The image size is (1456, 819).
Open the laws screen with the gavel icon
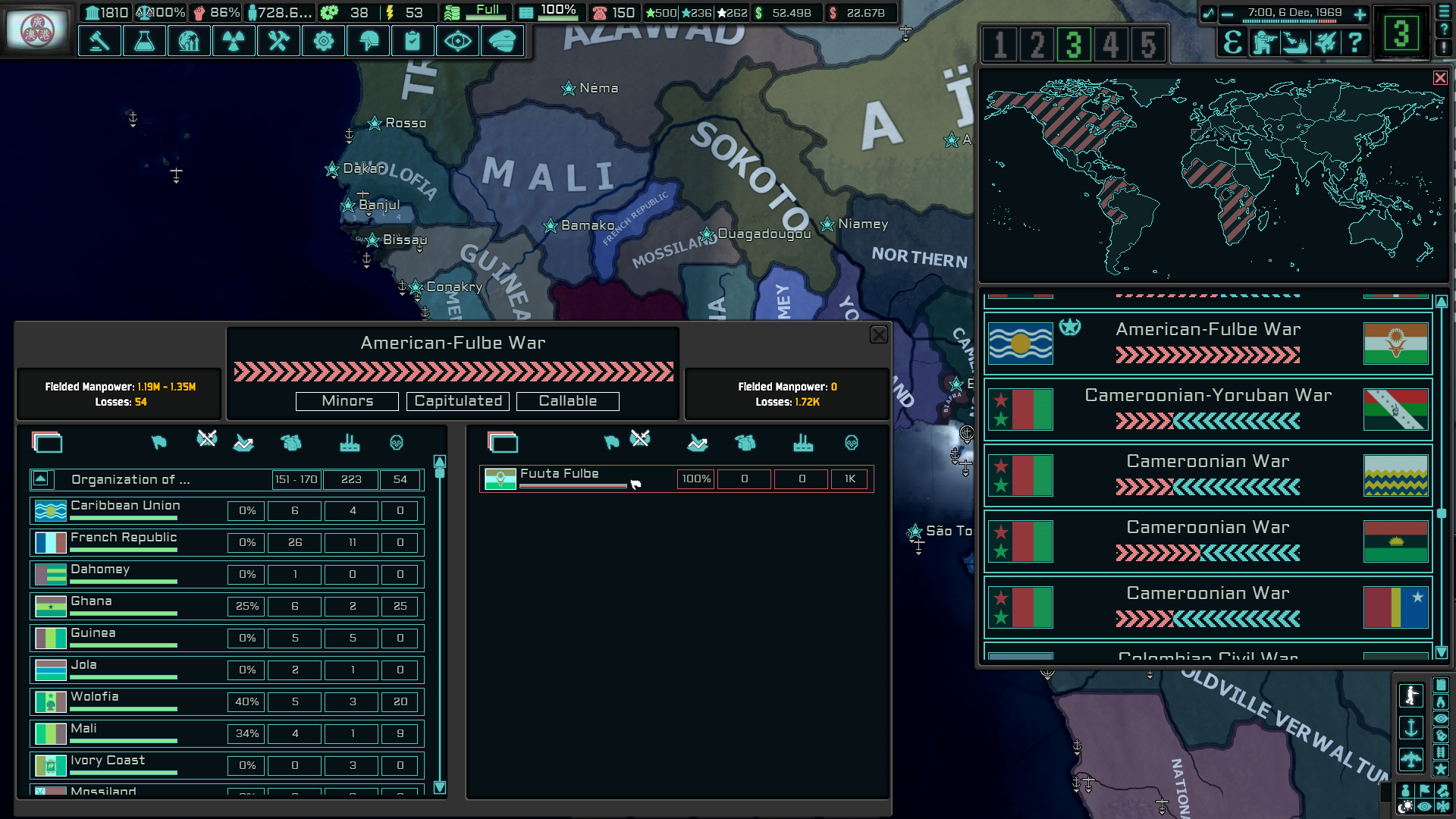[x=99, y=41]
